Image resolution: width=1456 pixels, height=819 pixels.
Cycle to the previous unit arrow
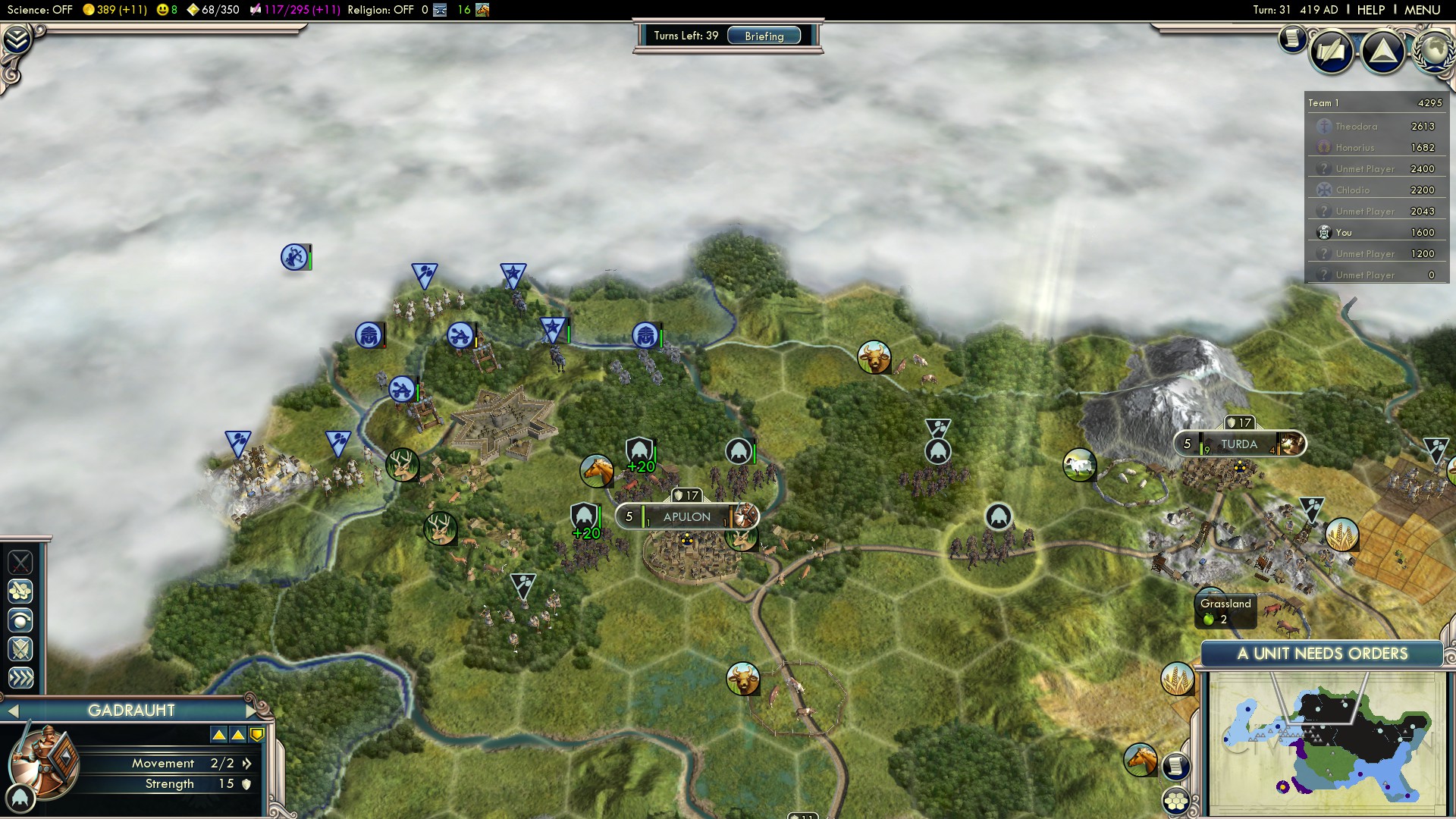click(12, 711)
